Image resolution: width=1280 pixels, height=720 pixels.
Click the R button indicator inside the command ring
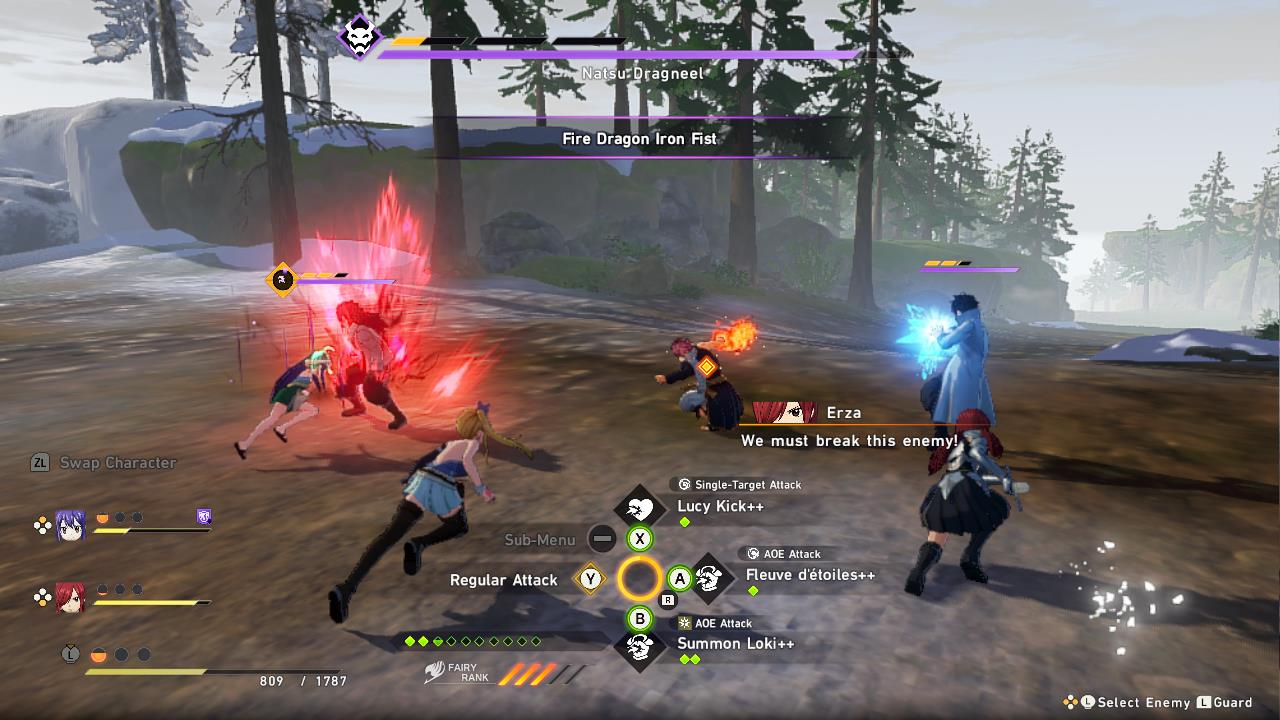coord(667,600)
